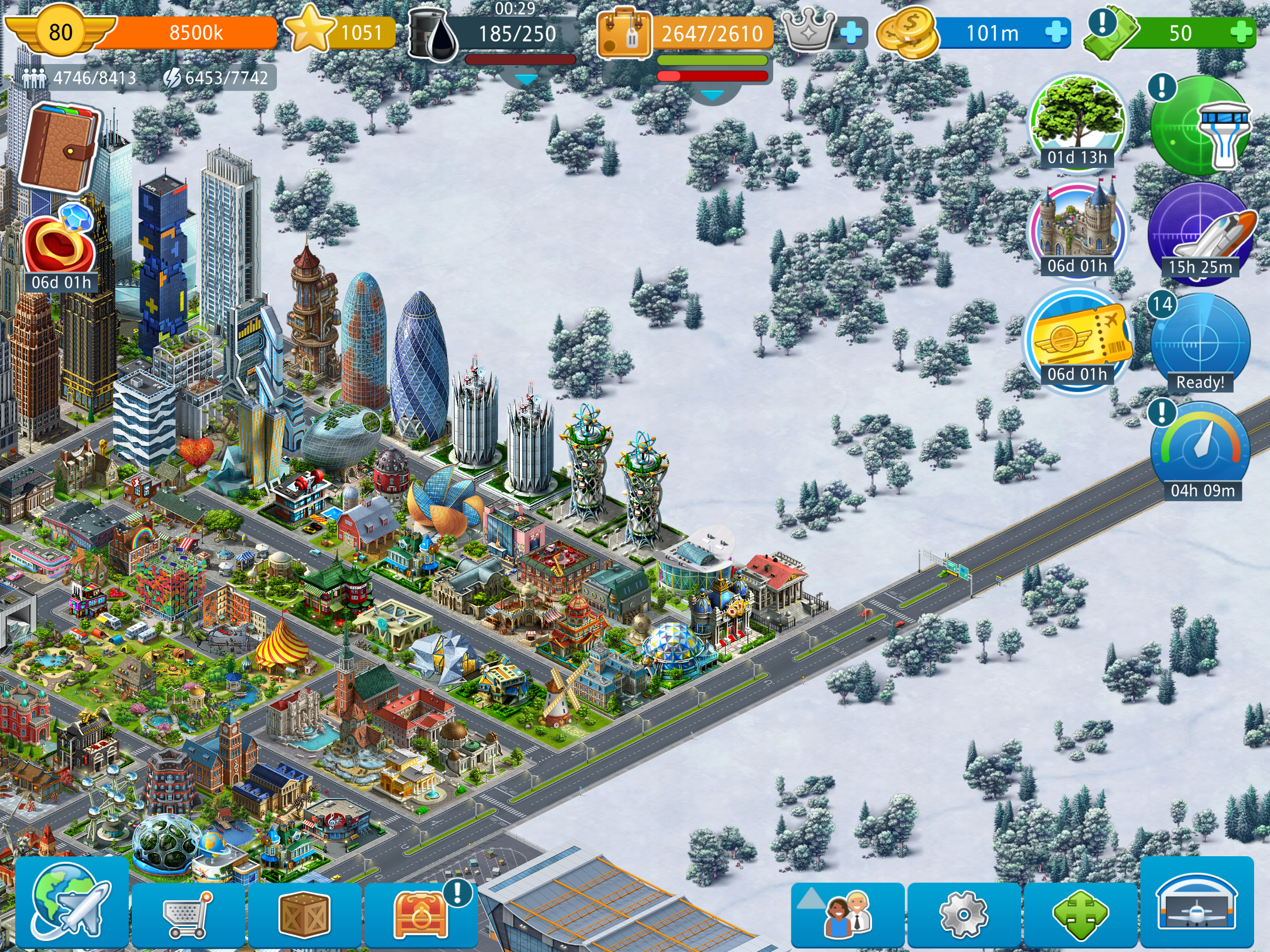Buy more green cash with the plus
Viewport: 1270px width, 952px height.
pyautogui.click(x=1241, y=32)
